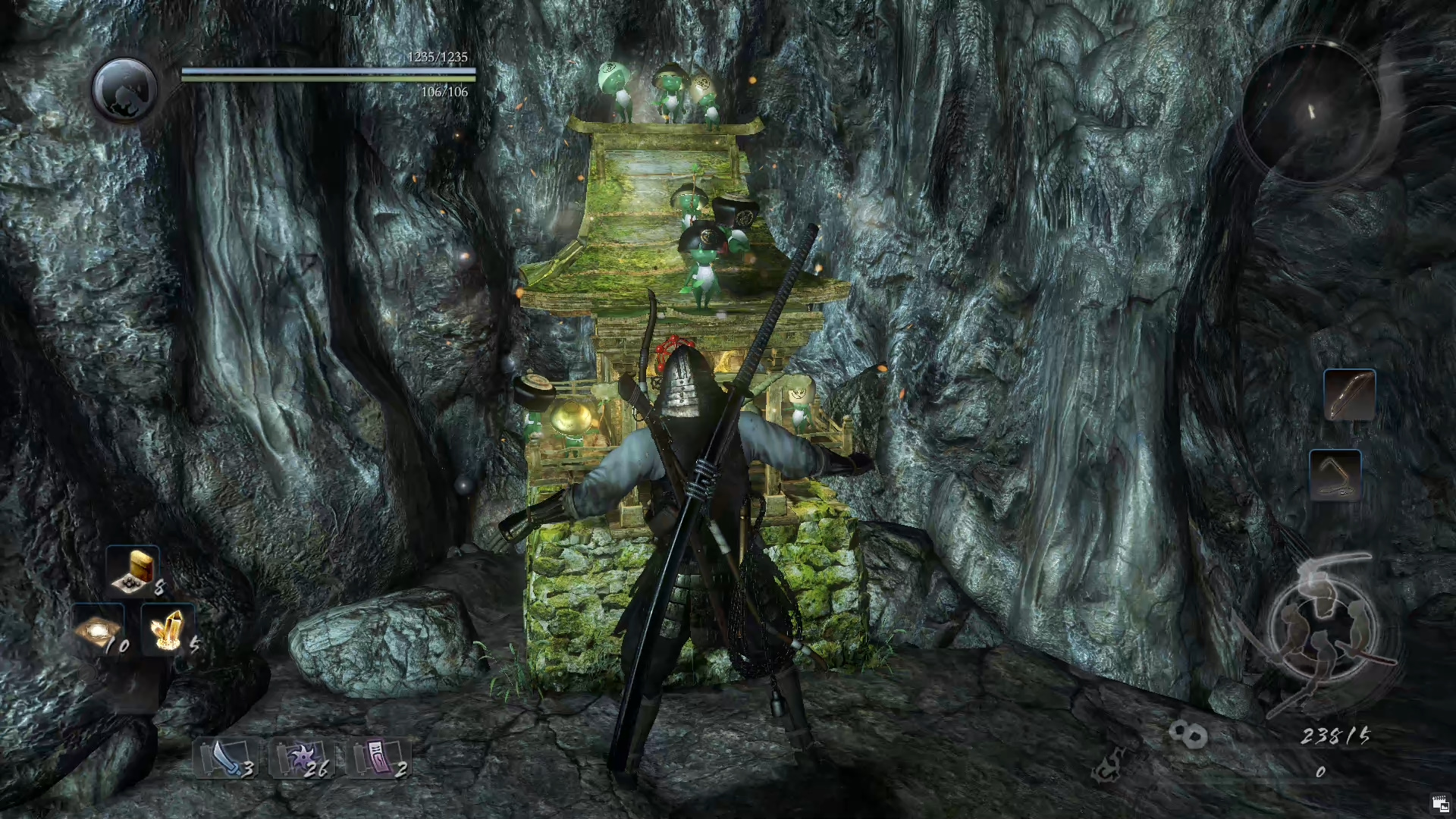Use the golden elixir item slot
This screenshot has height=819, width=1456.
pos(134,570)
